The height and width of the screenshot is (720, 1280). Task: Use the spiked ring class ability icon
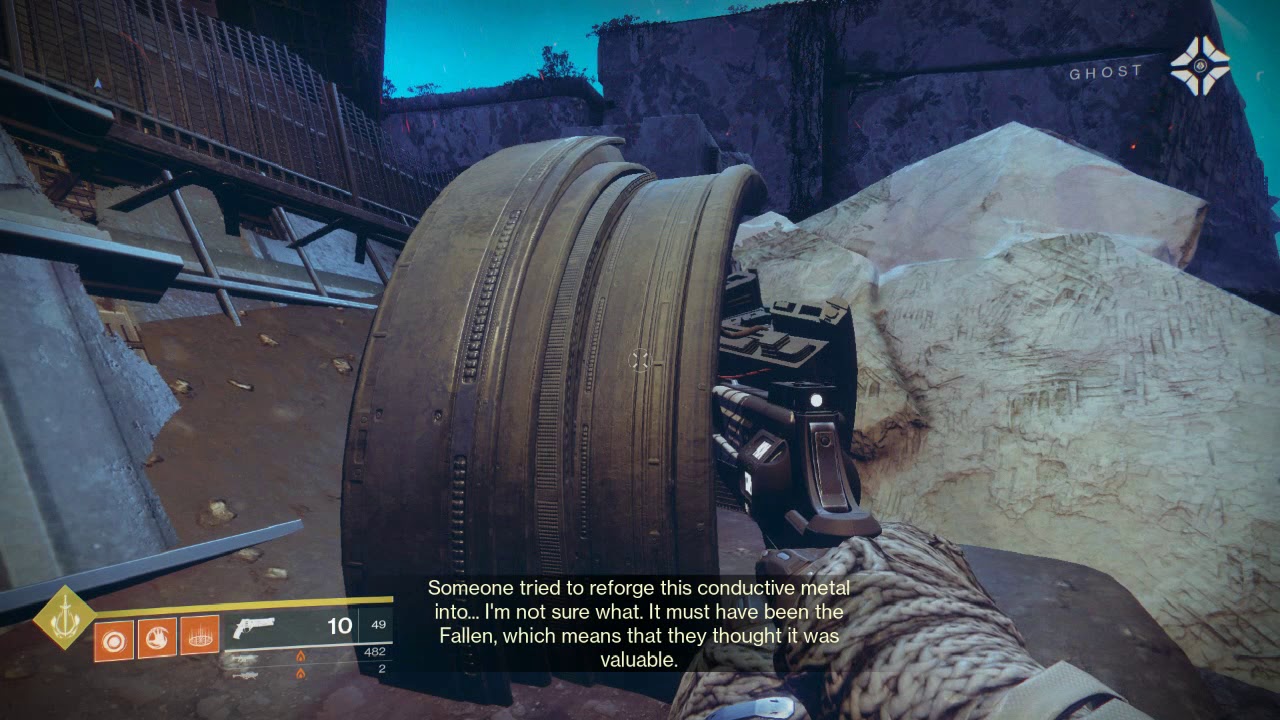(200, 637)
